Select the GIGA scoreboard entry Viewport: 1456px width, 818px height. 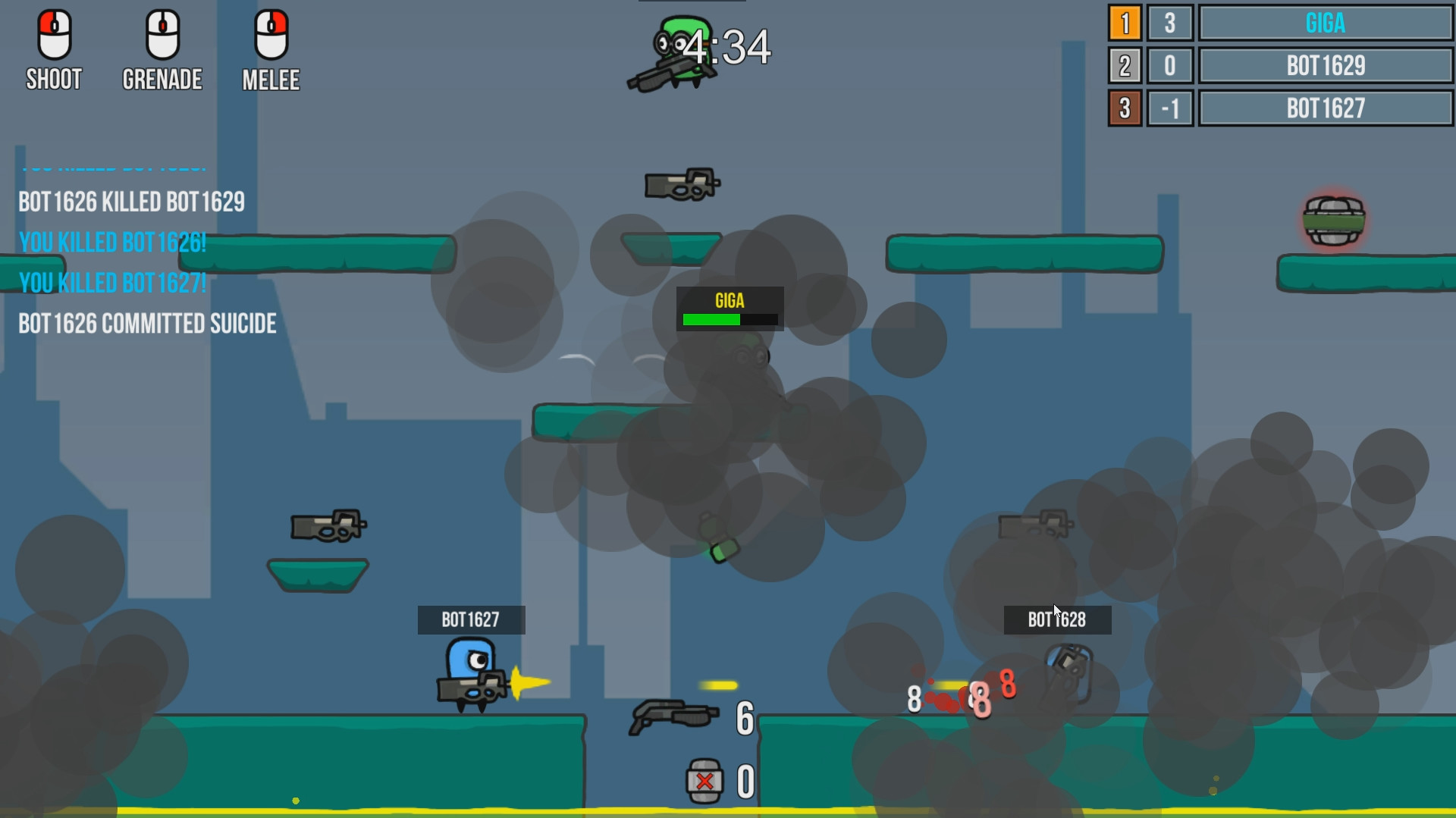point(1324,24)
